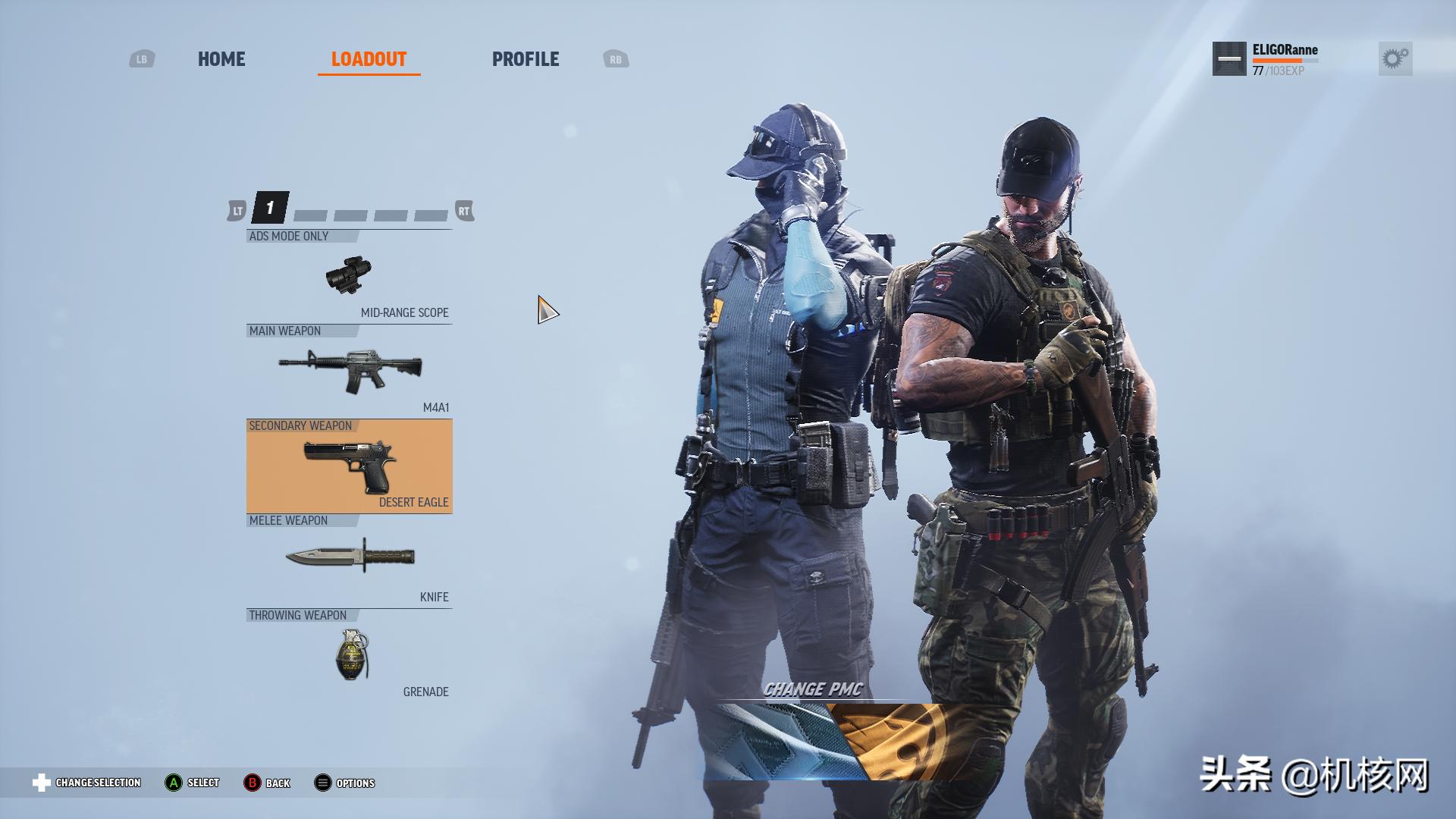Pick the Desert Eagle secondary weapon slot
This screenshot has height=819, width=1456.
coord(349,466)
